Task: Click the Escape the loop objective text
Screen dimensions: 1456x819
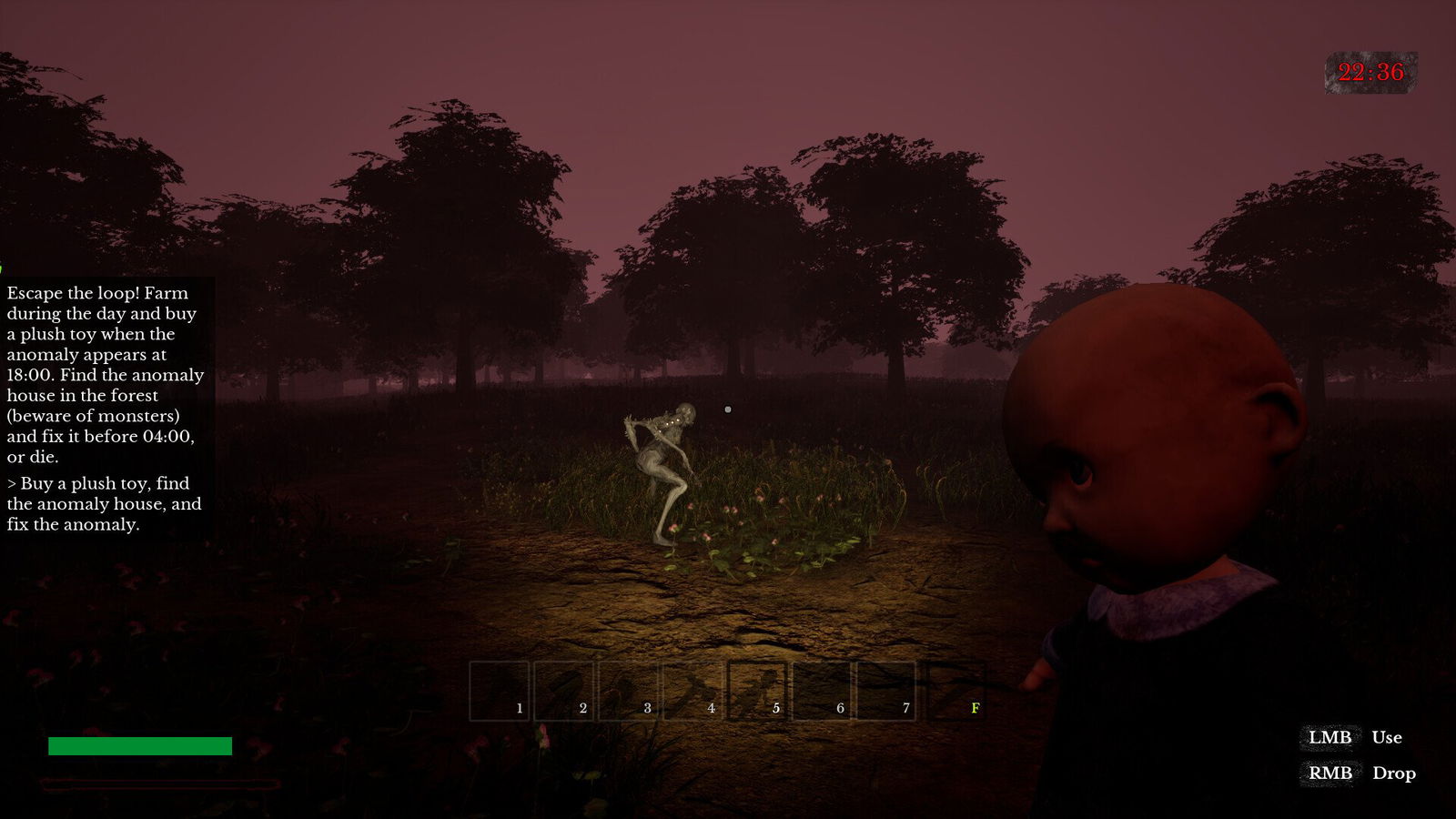Action: (x=105, y=374)
